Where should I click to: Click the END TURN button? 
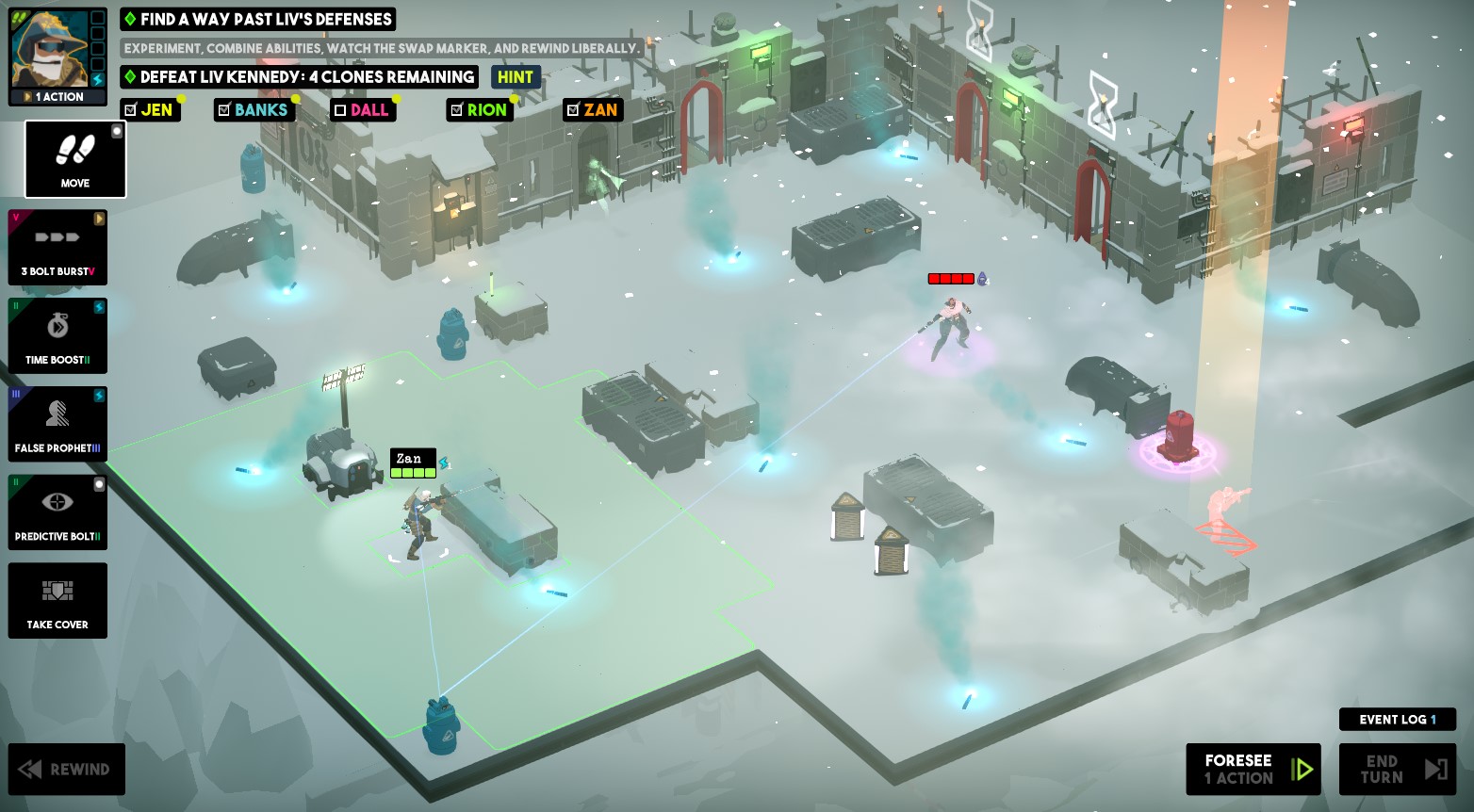pos(1398,769)
